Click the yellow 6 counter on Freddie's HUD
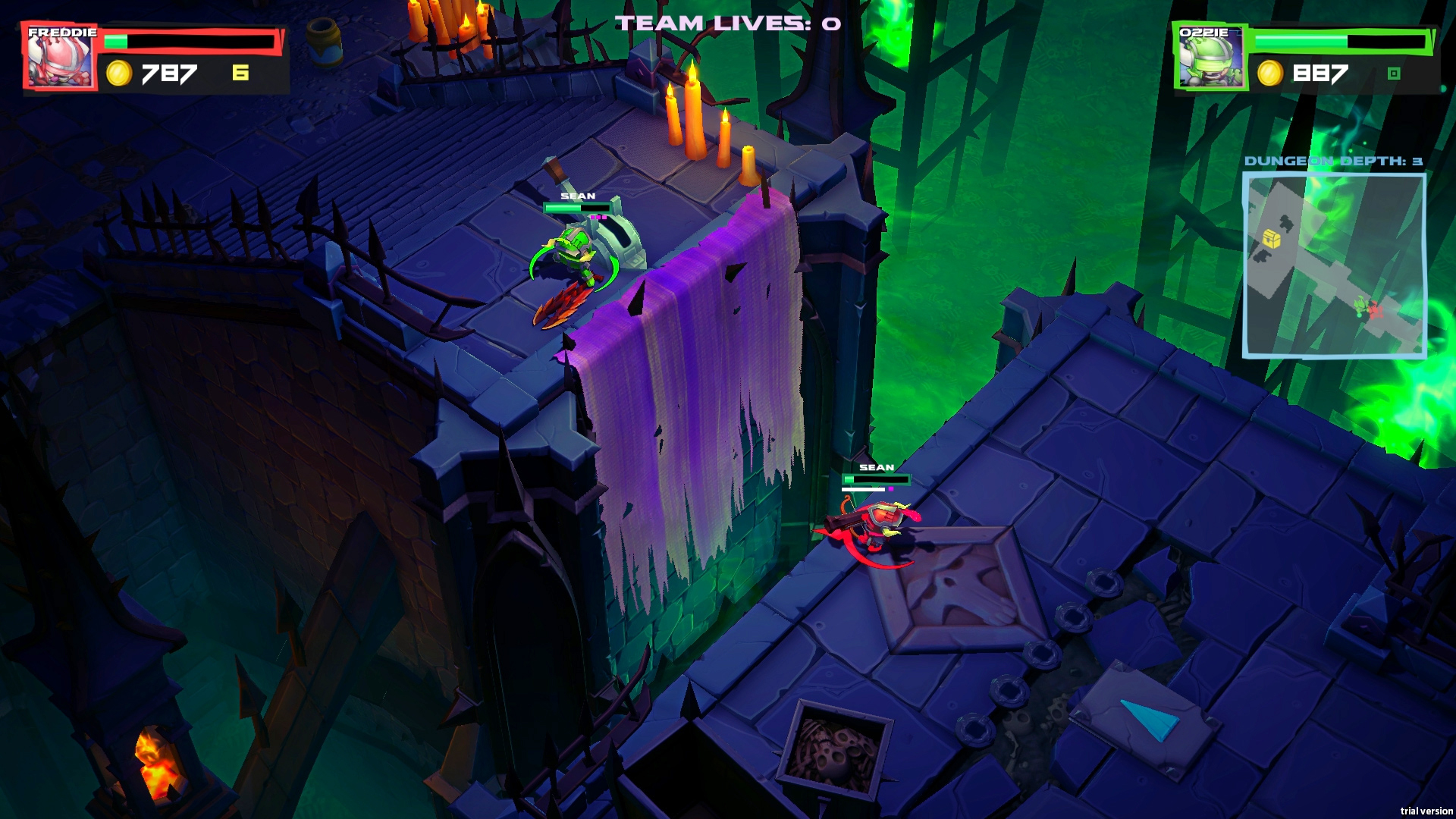1456x819 pixels. click(241, 73)
